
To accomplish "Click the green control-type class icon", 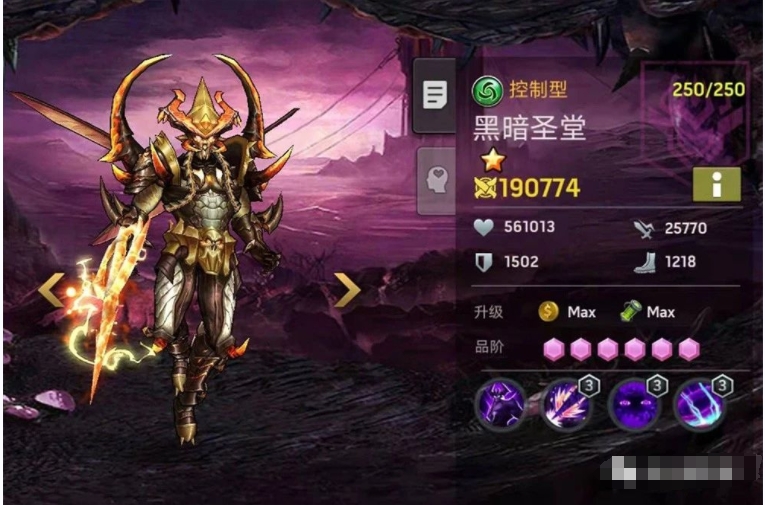I will coord(487,91).
